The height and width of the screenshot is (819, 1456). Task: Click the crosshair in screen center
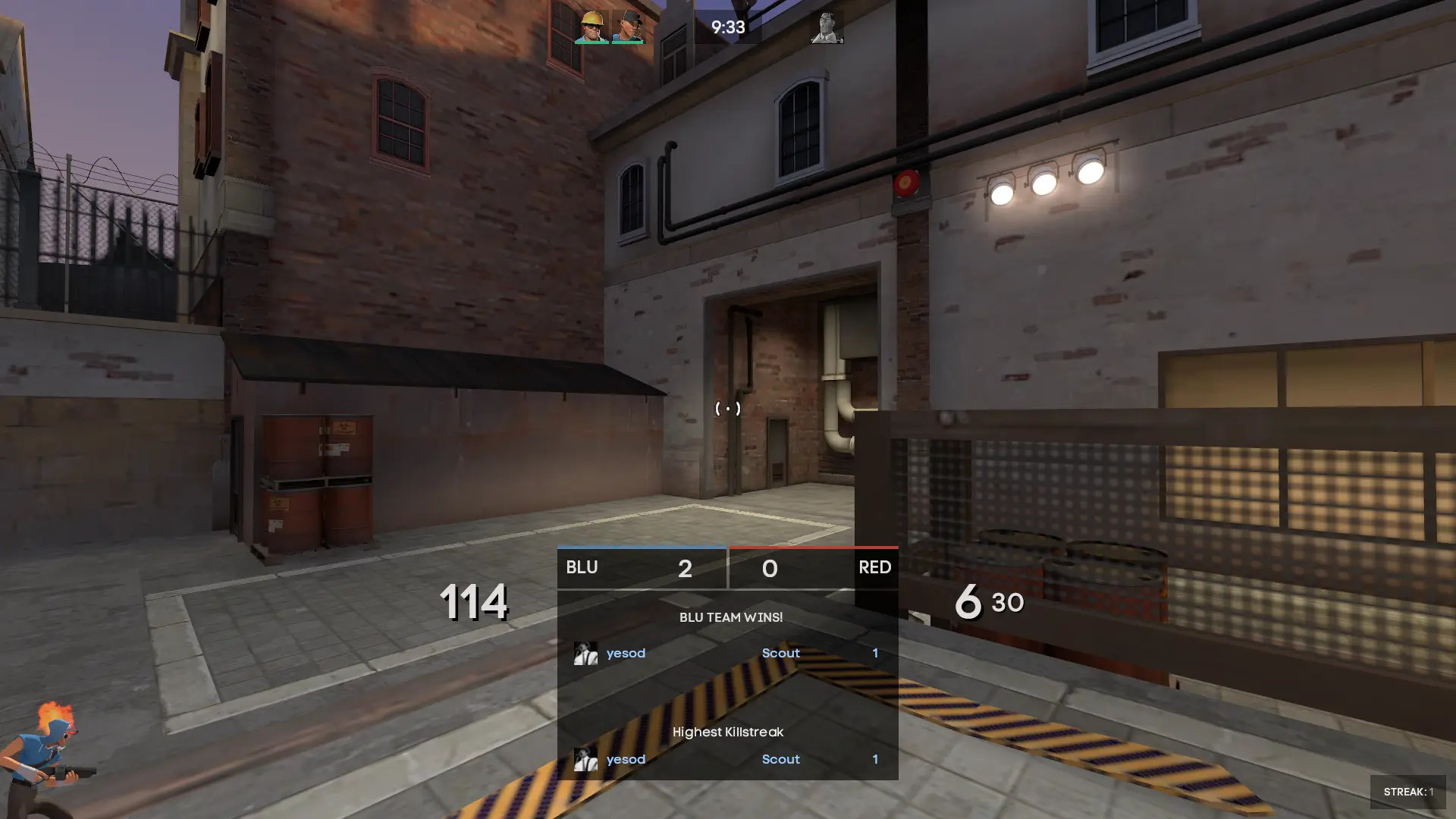(x=728, y=409)
